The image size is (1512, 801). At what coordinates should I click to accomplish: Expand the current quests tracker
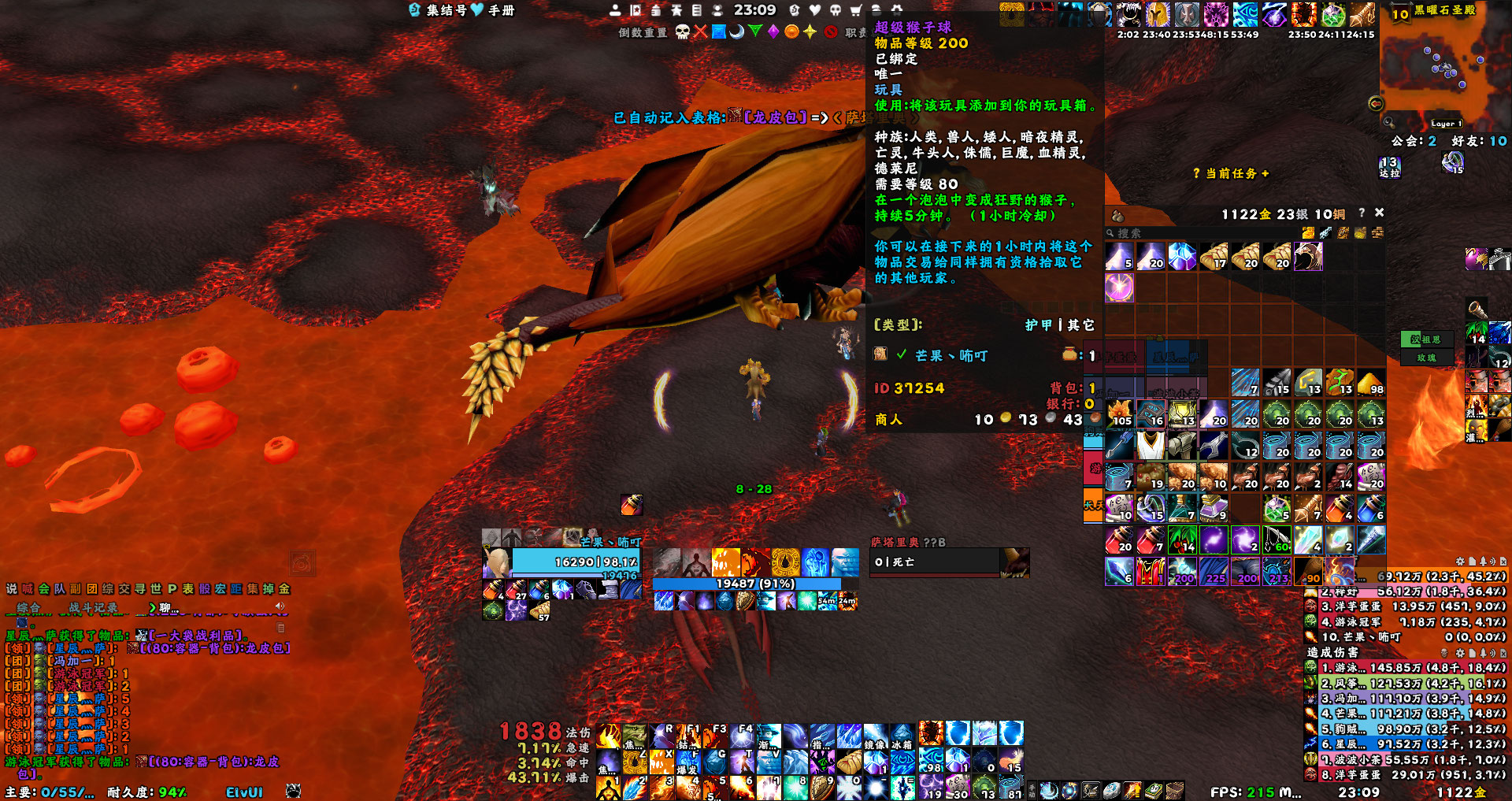[x=1231, y=173]
